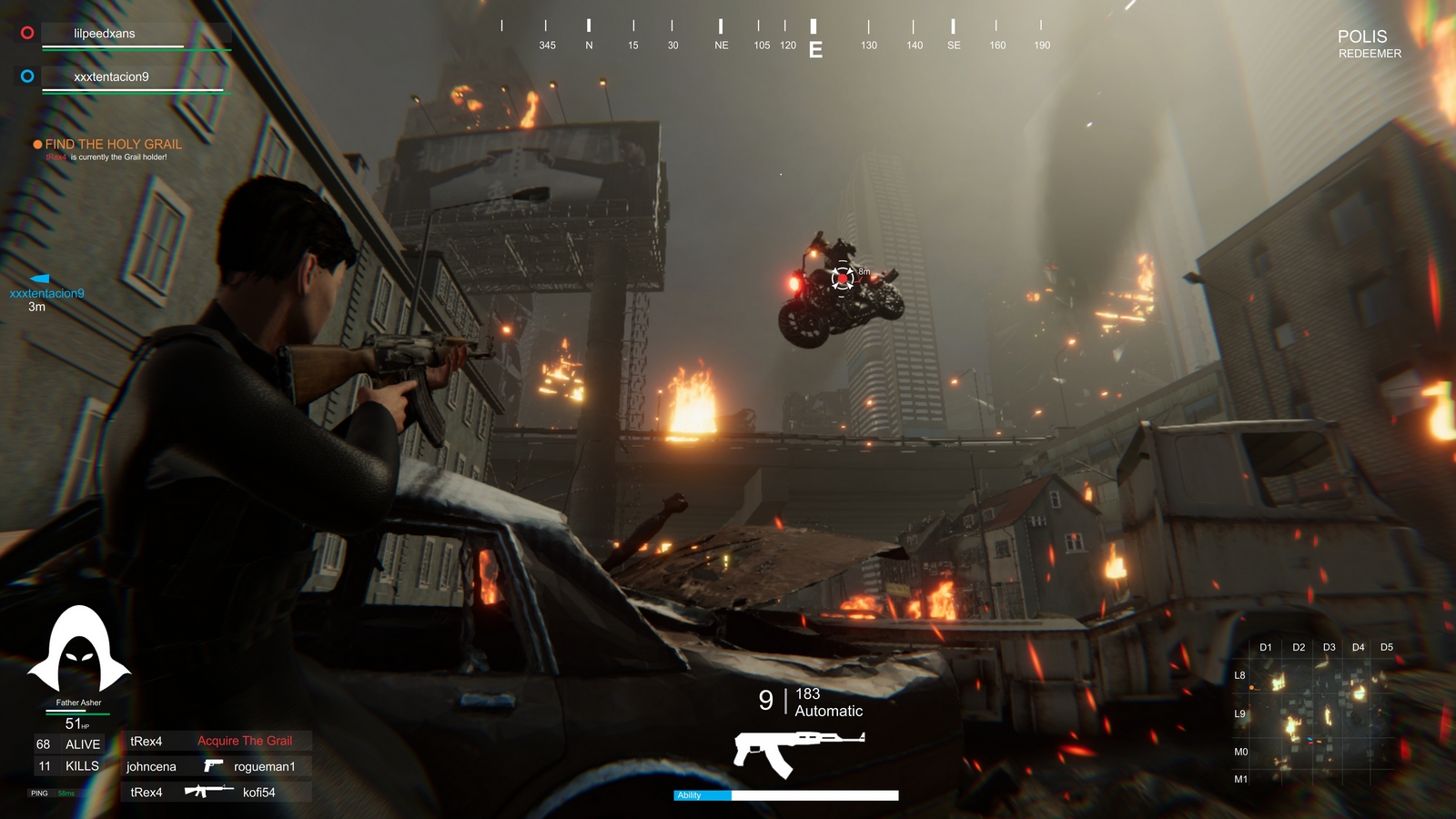
Task: Select the AK-47 weapon icon
Action: coord(798,752)
